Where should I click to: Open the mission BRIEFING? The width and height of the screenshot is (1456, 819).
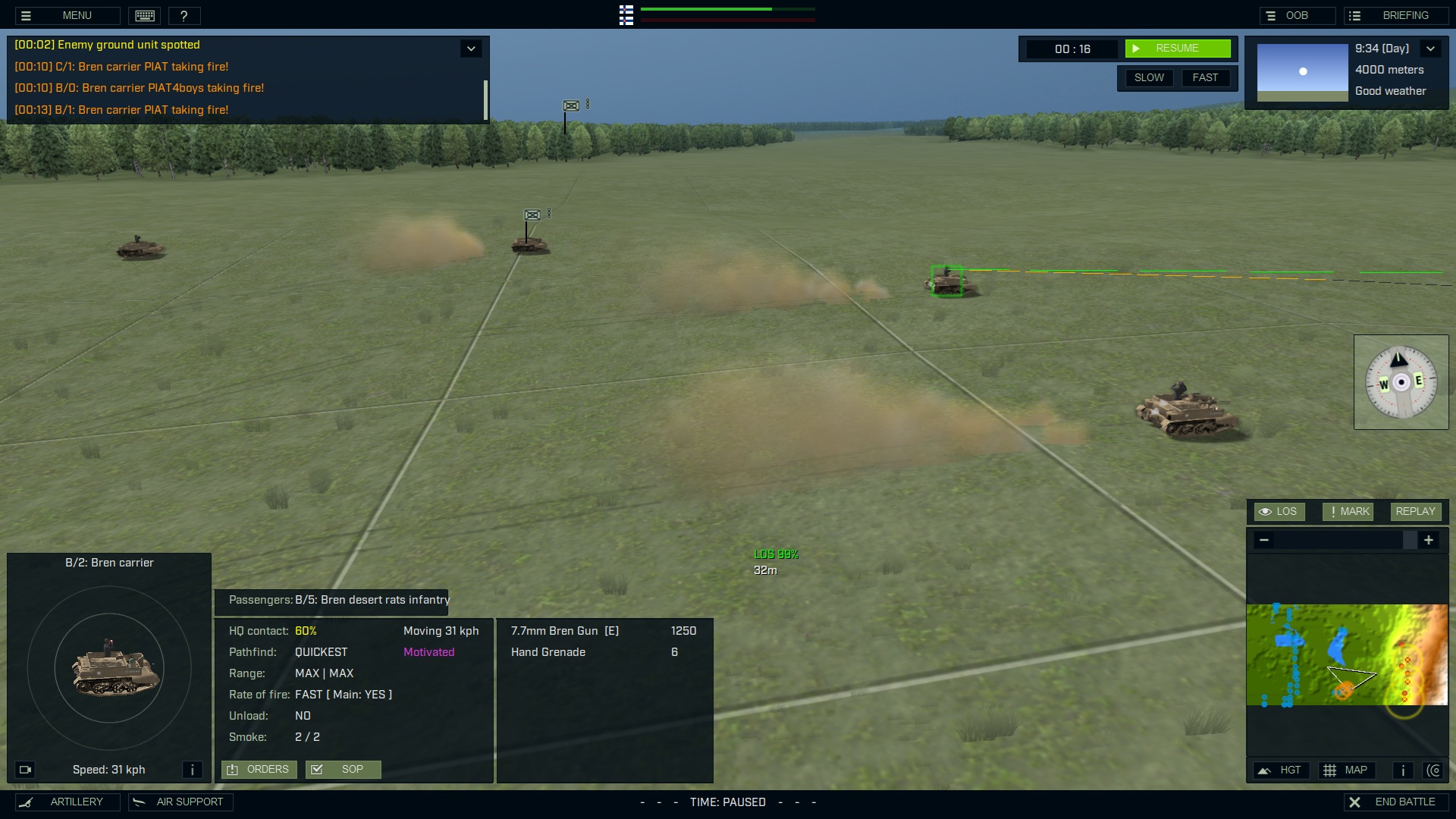[1396, 15]
